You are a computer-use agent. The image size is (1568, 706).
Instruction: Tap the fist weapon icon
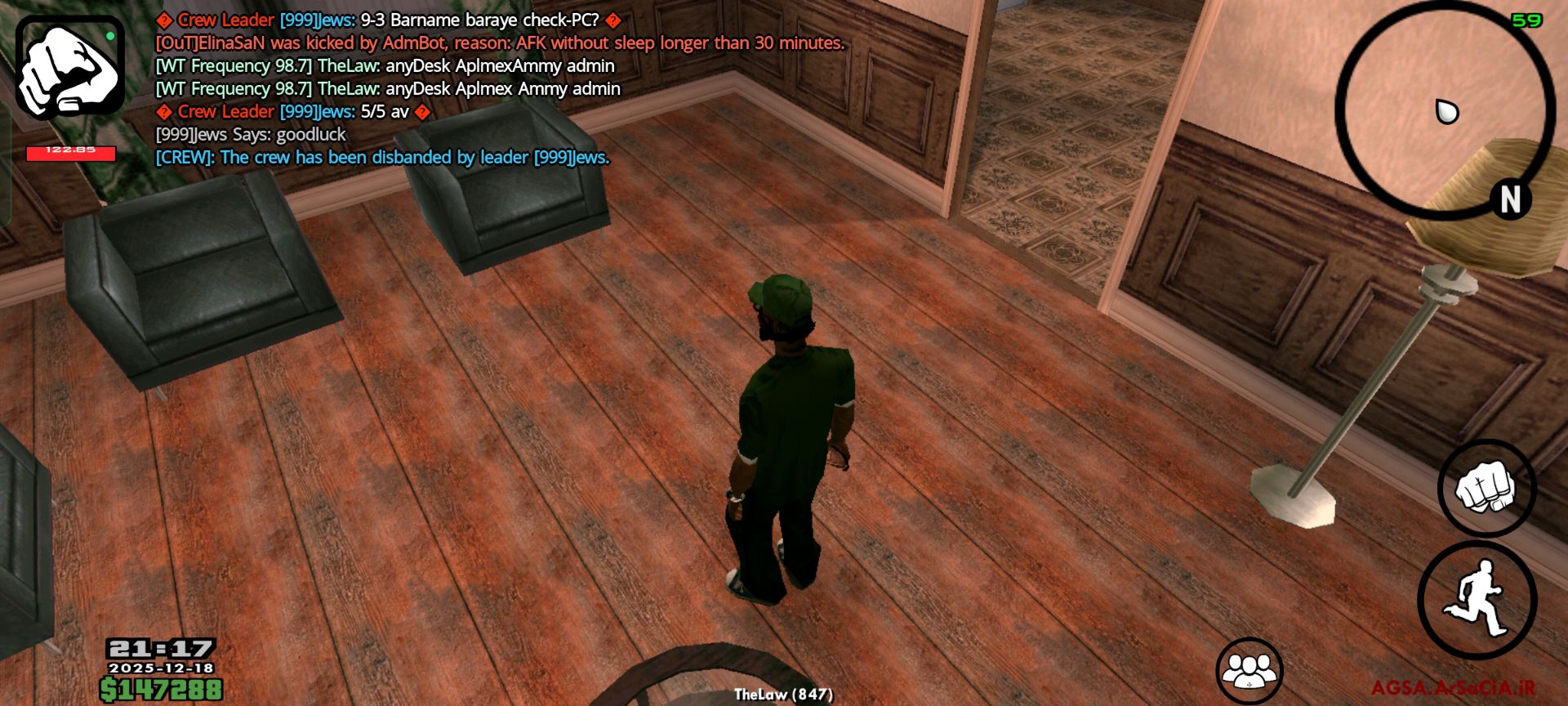[70, 67]
